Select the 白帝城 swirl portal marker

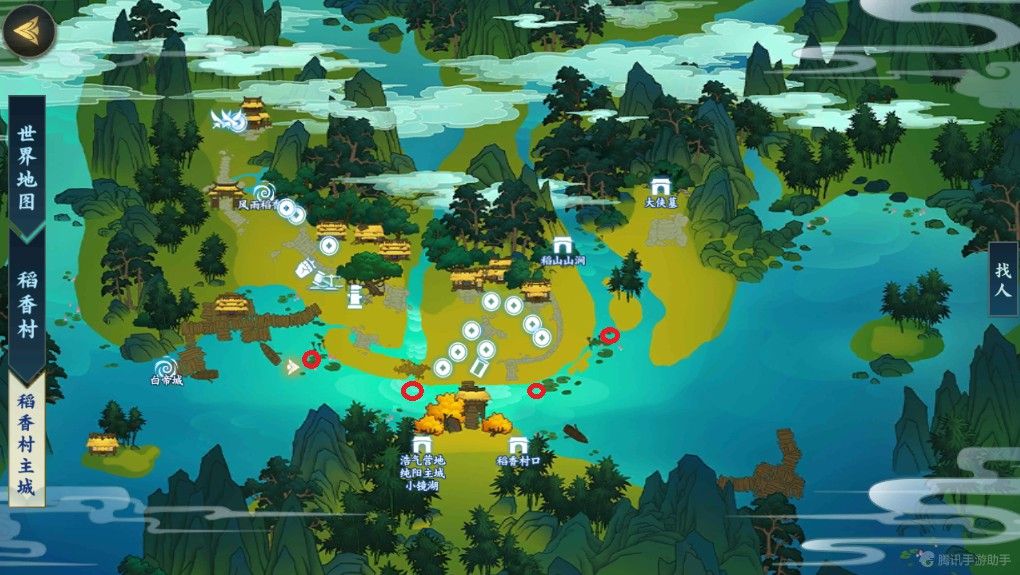[166, 366]
